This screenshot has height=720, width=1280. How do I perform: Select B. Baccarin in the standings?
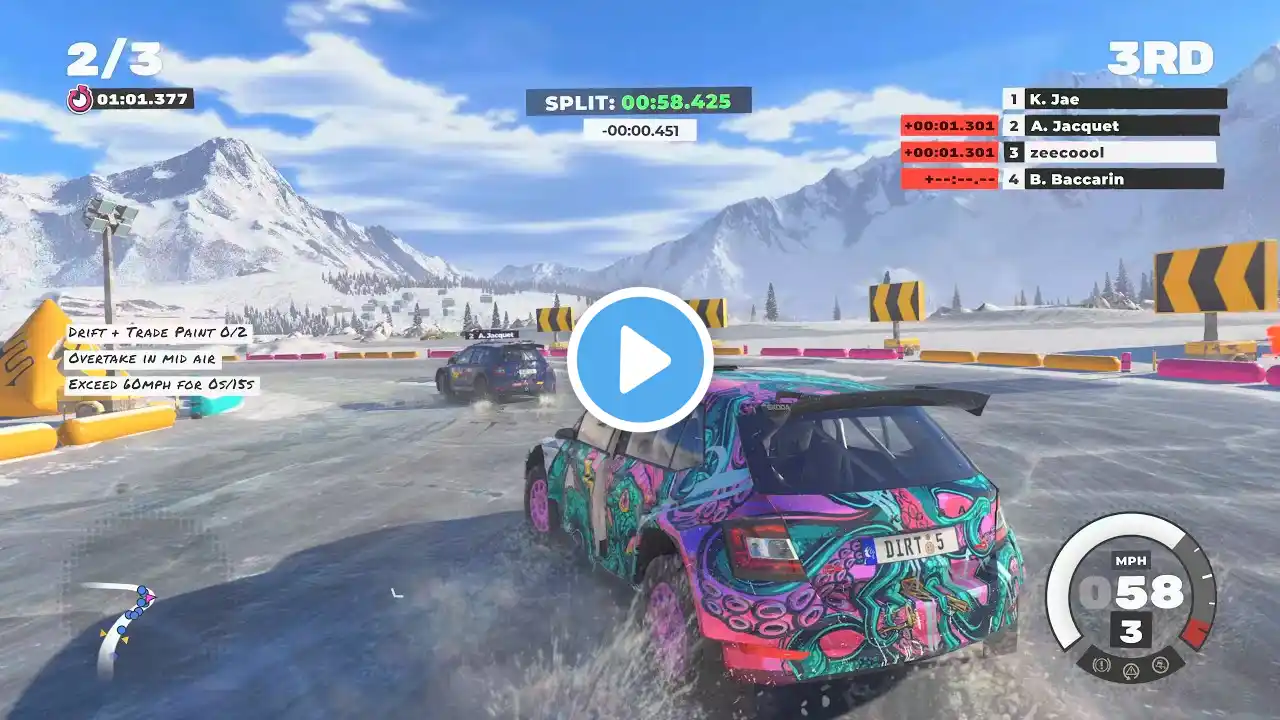pos(1114,180)
